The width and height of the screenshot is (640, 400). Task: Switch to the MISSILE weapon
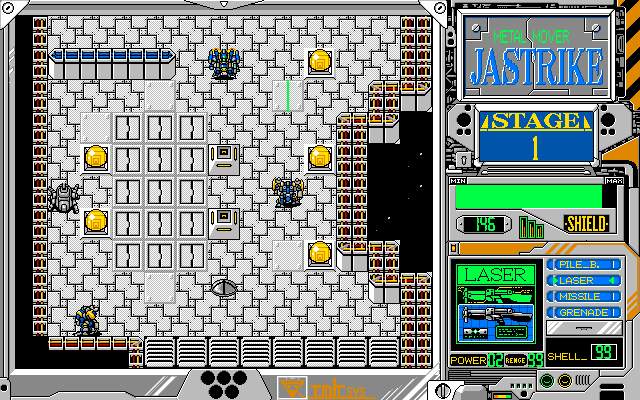(583, 297)
